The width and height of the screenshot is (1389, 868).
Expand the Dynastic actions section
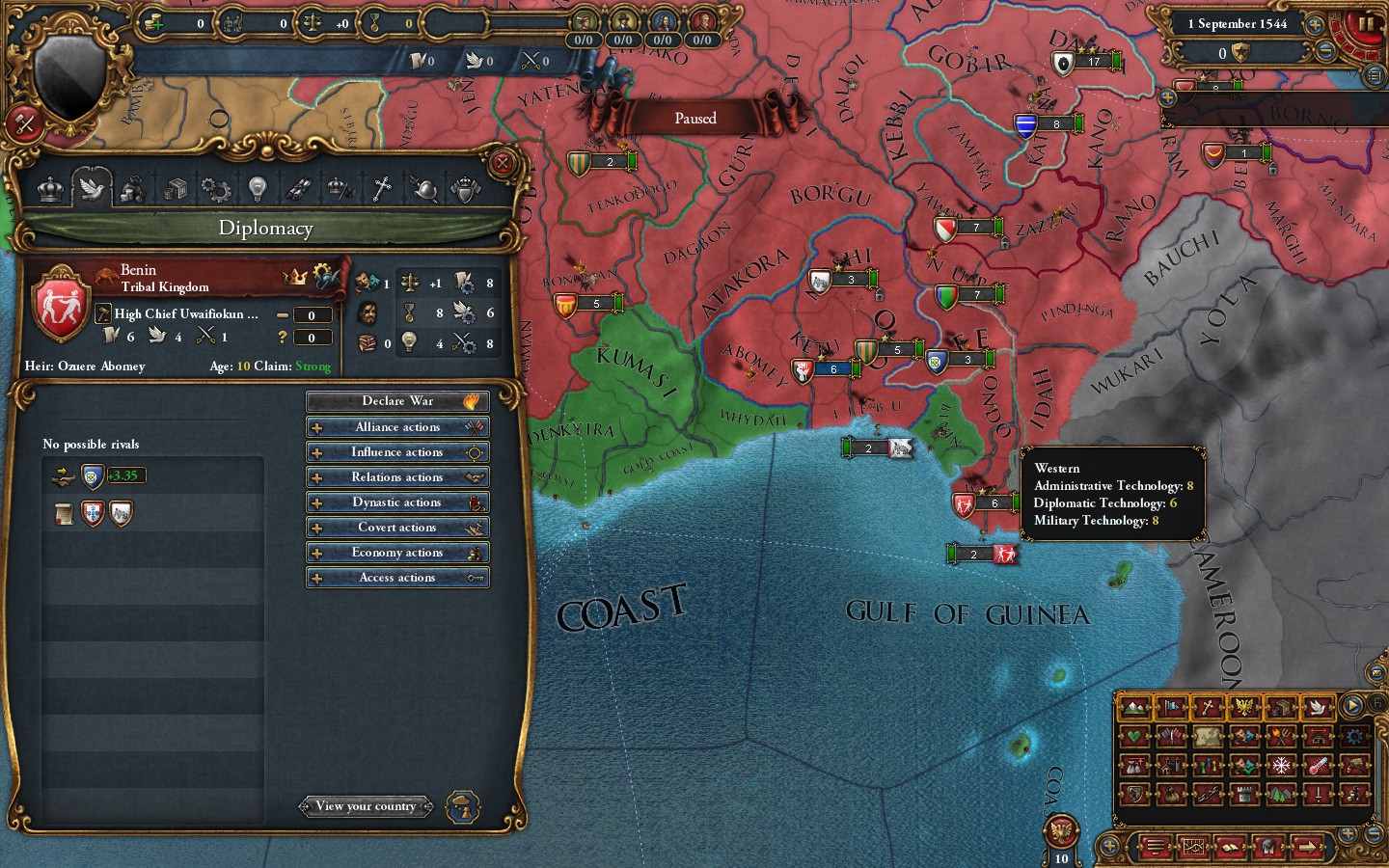coord(397,502)
